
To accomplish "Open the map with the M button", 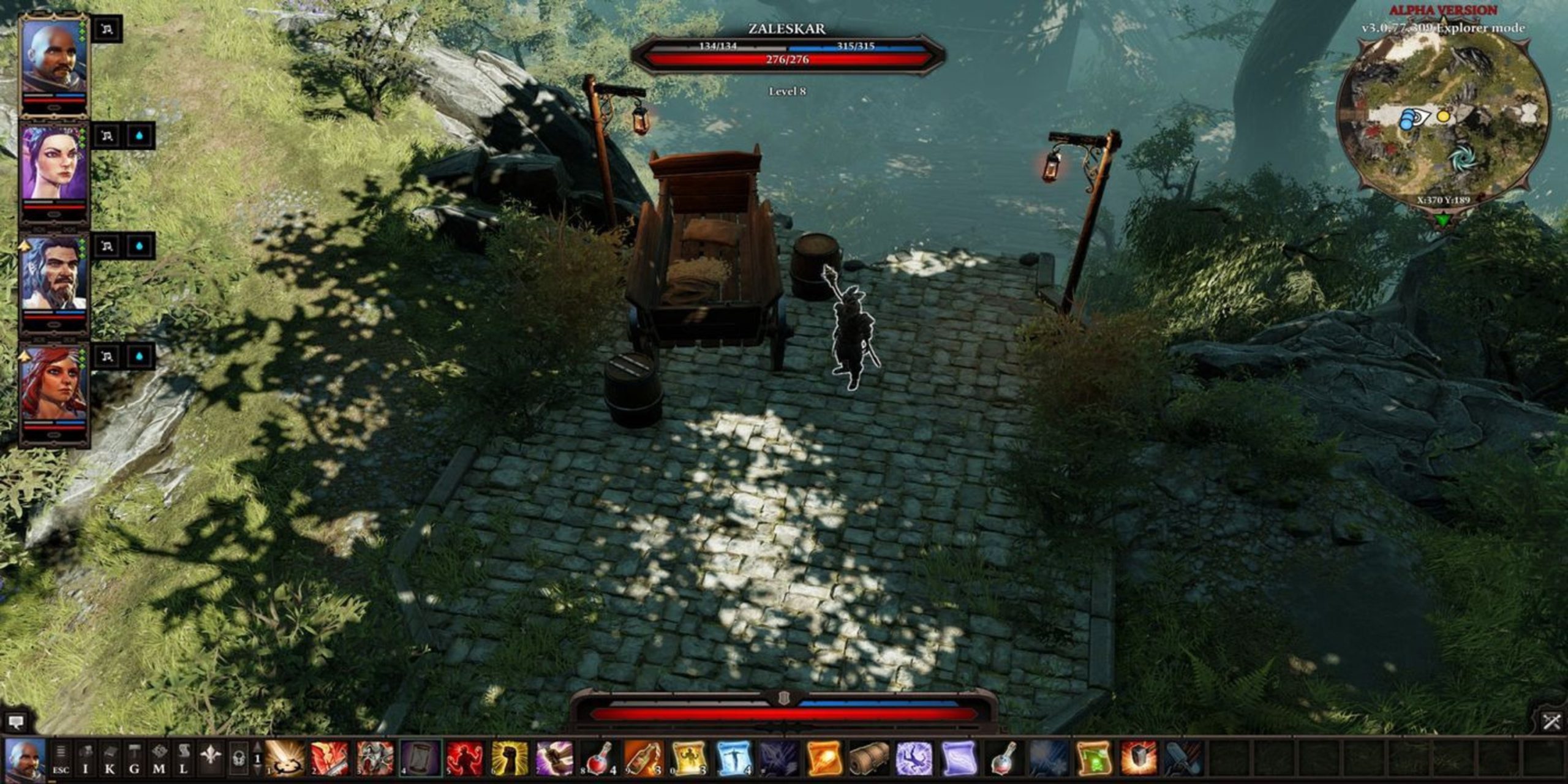I will (159, 759).
